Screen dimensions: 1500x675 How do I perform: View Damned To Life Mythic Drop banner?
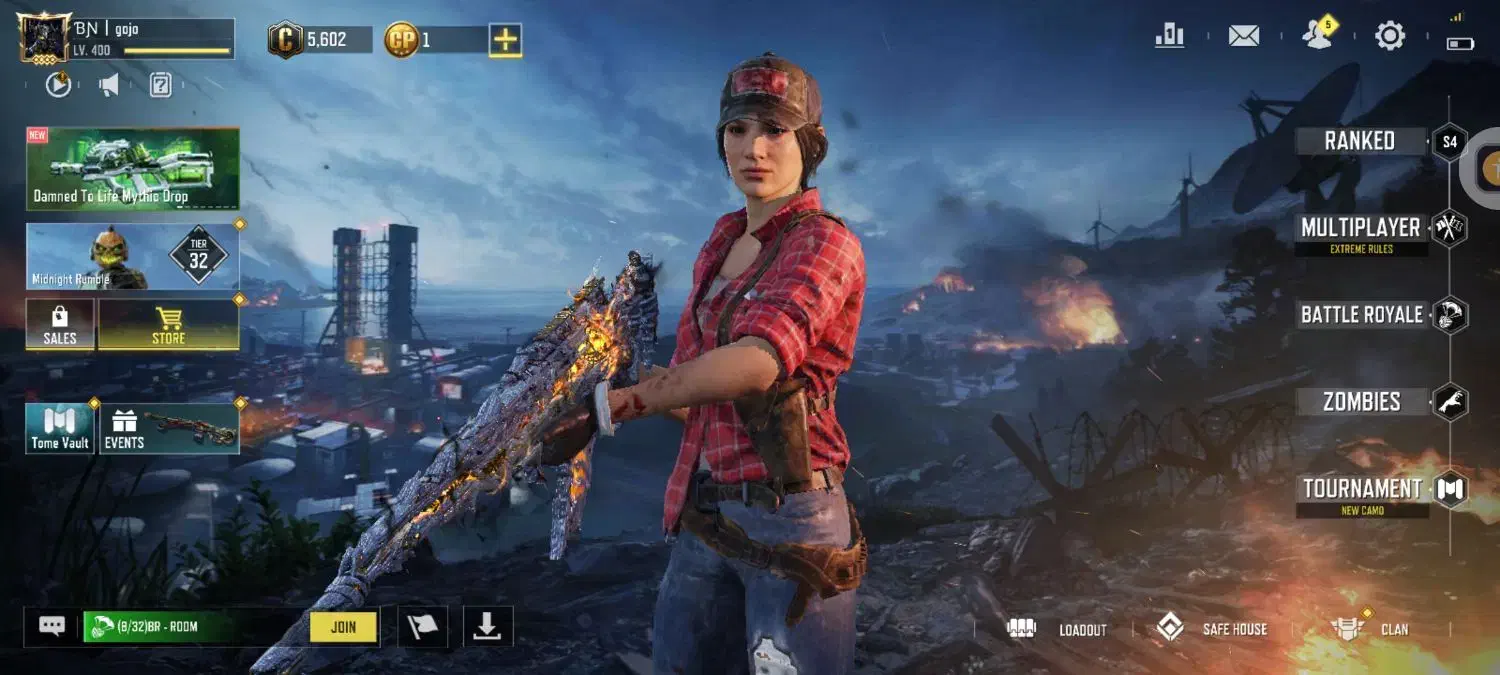[x=132, y=168]
